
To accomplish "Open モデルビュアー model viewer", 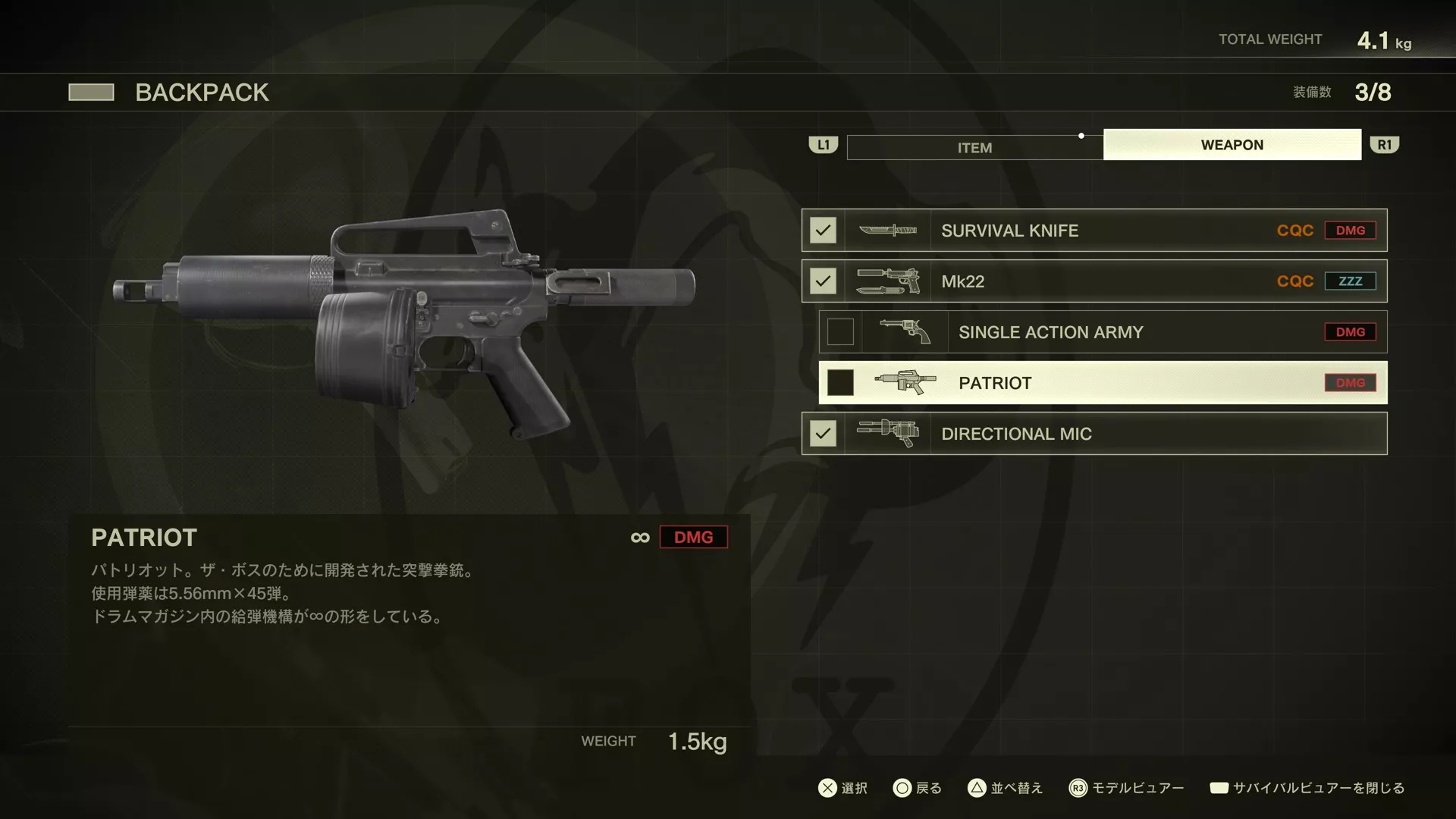I will (1137, 788).
